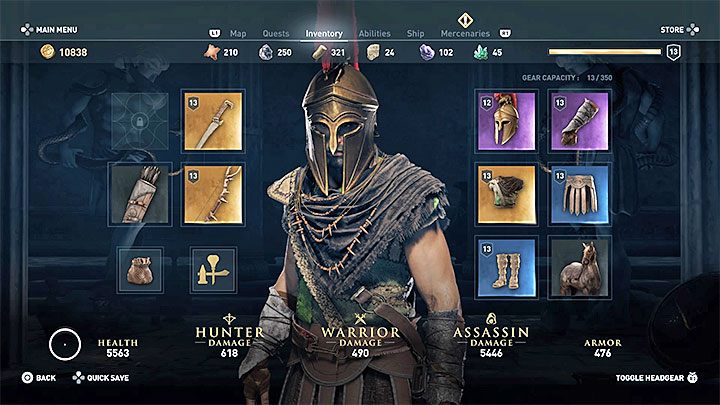Pick the blue waist armor slot

[x=579, y=193]
